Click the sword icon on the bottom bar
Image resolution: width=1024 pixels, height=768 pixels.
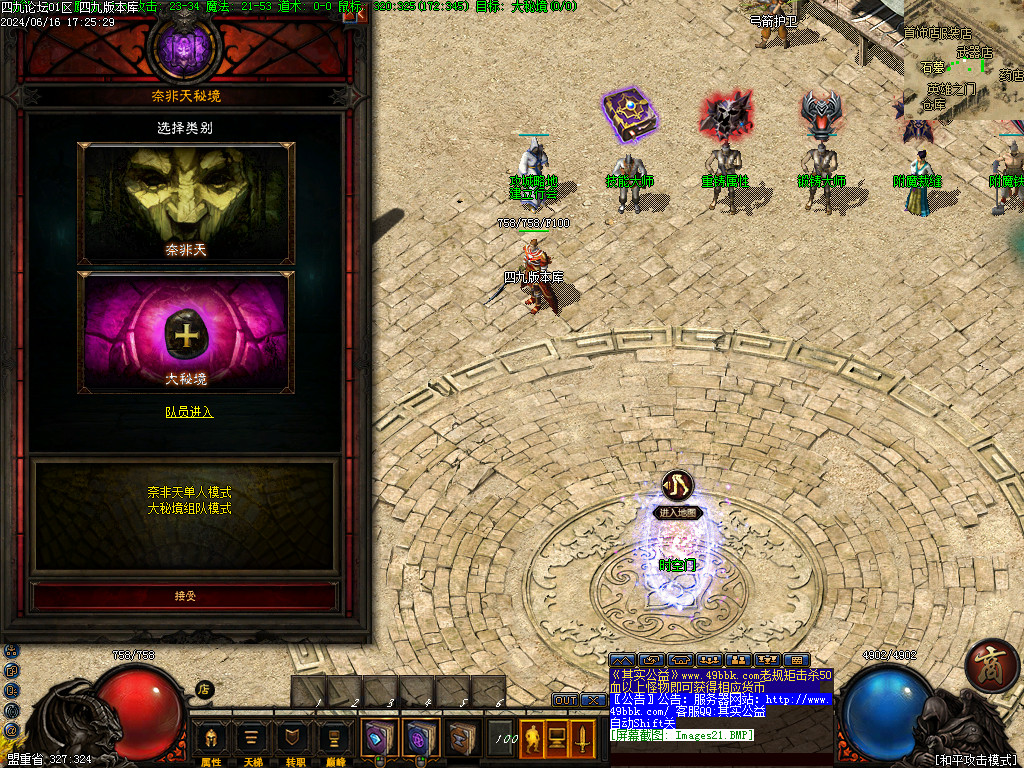[581, 740]
